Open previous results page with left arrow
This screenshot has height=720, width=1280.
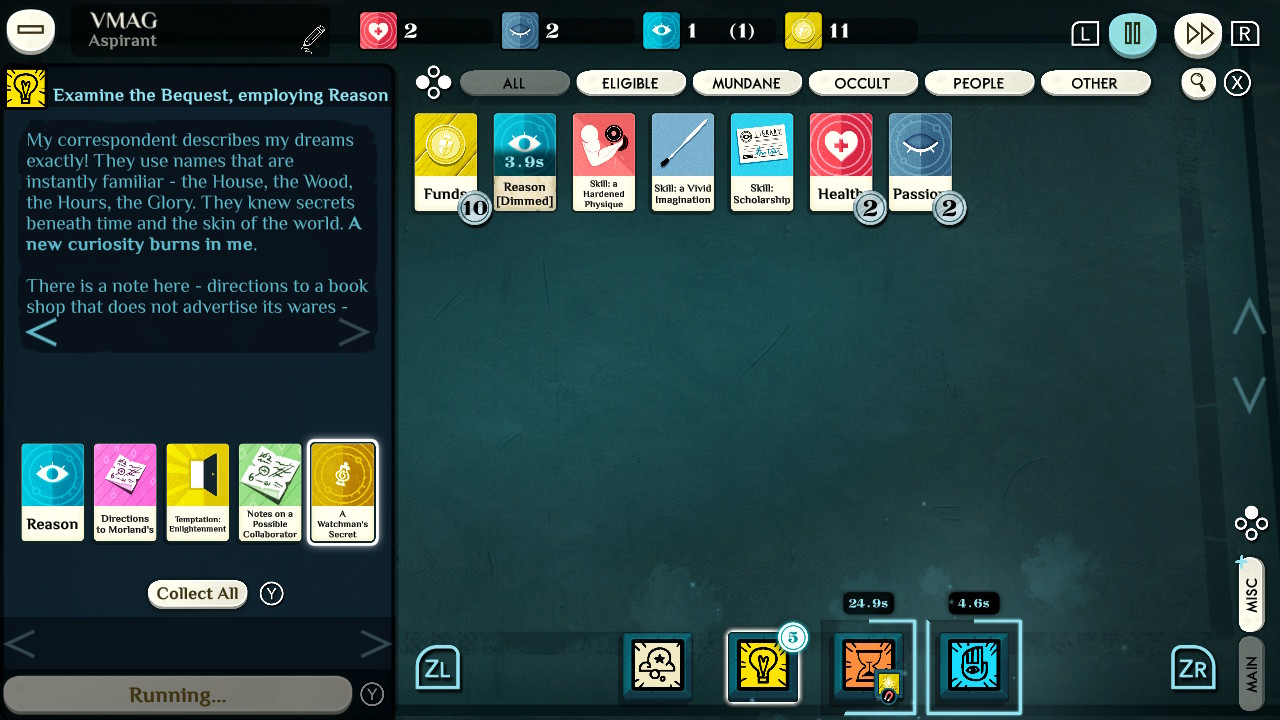point(22,644)
